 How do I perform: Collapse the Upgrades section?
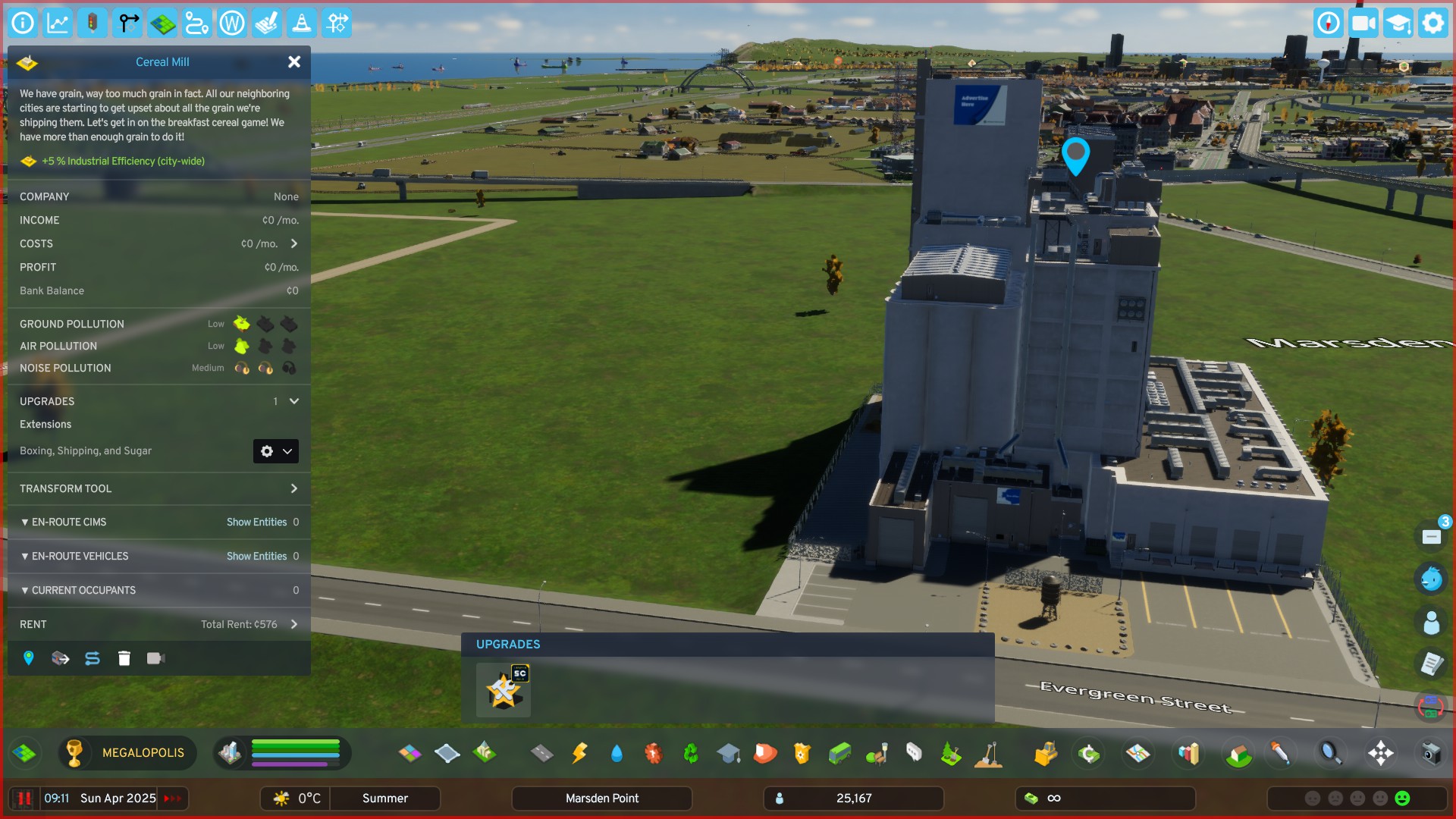point(294,401)
